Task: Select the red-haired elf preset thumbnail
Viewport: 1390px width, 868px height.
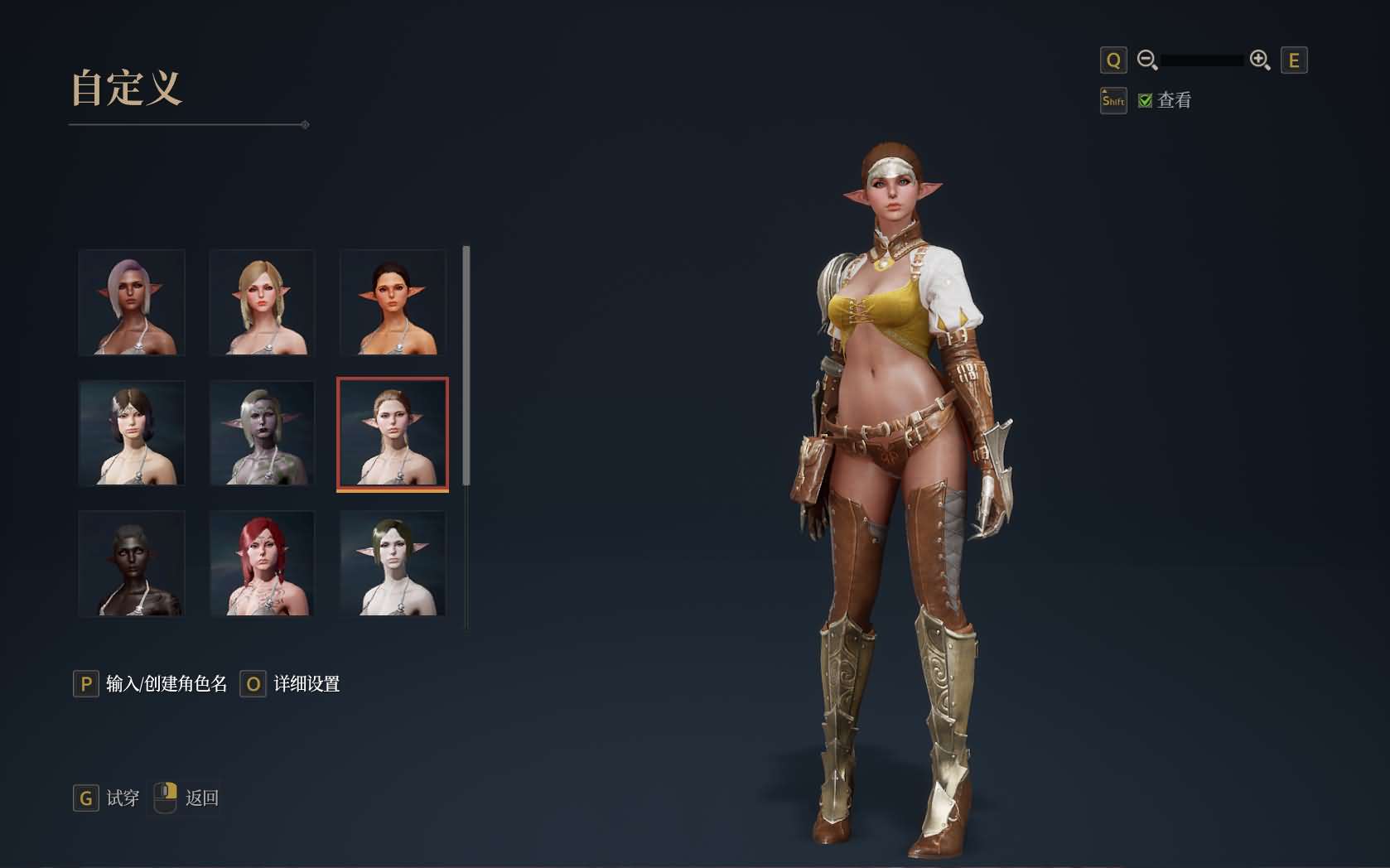Action: tap(263, 564)
